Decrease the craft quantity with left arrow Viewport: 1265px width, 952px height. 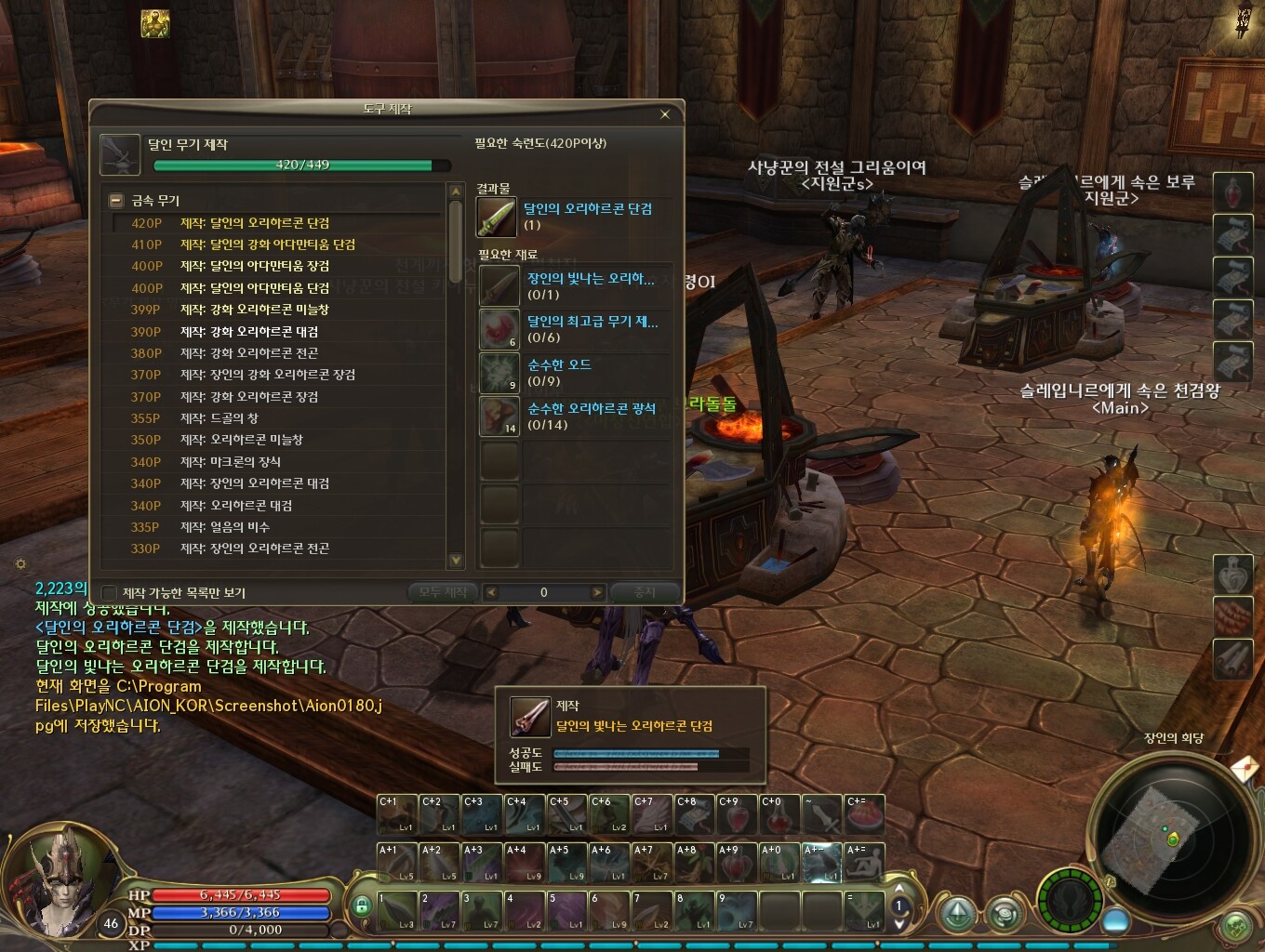click(x=491, y=592)
